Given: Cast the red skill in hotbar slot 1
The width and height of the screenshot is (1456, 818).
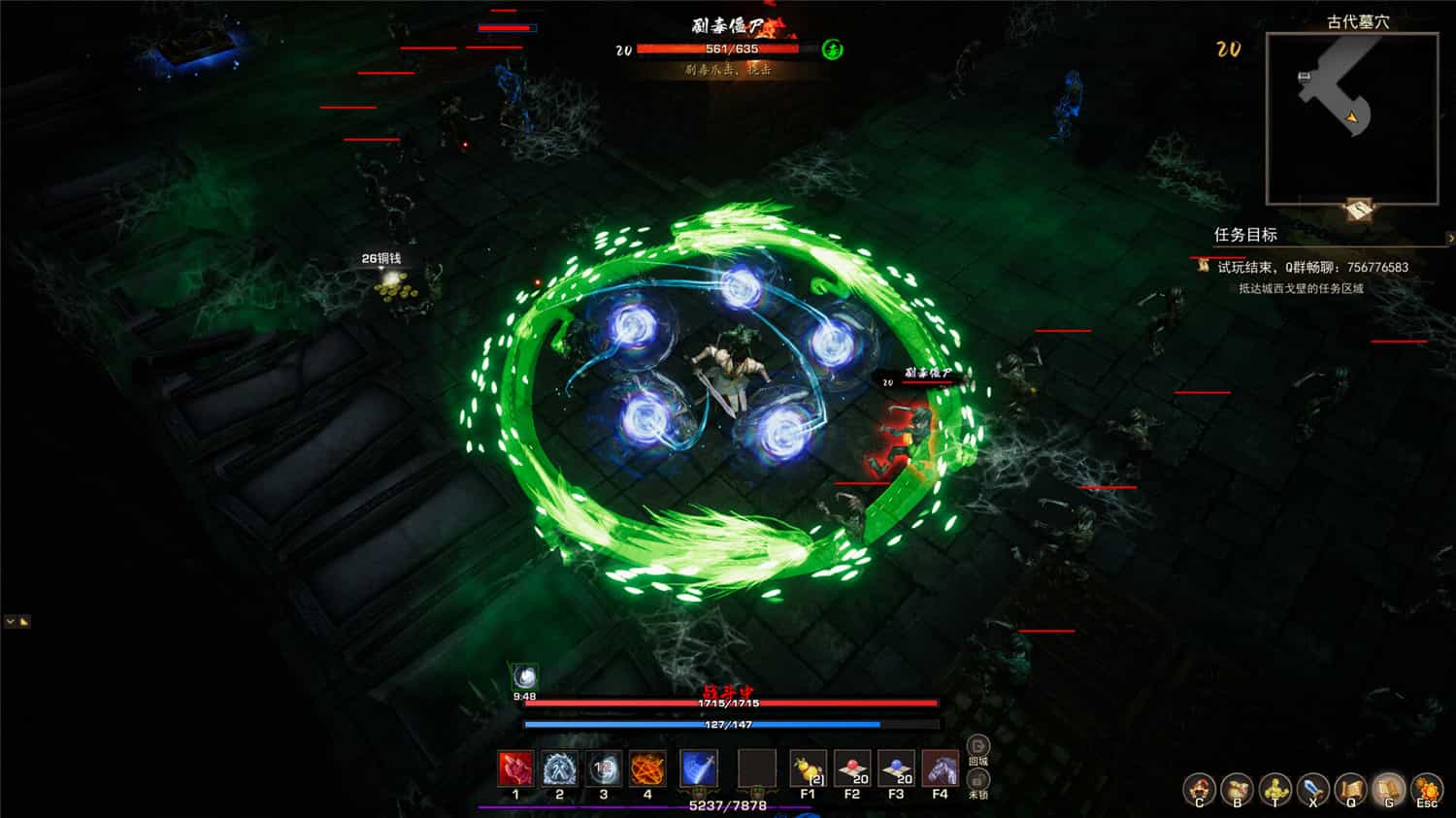Looking at the screenshot, I should coord(514,769).
